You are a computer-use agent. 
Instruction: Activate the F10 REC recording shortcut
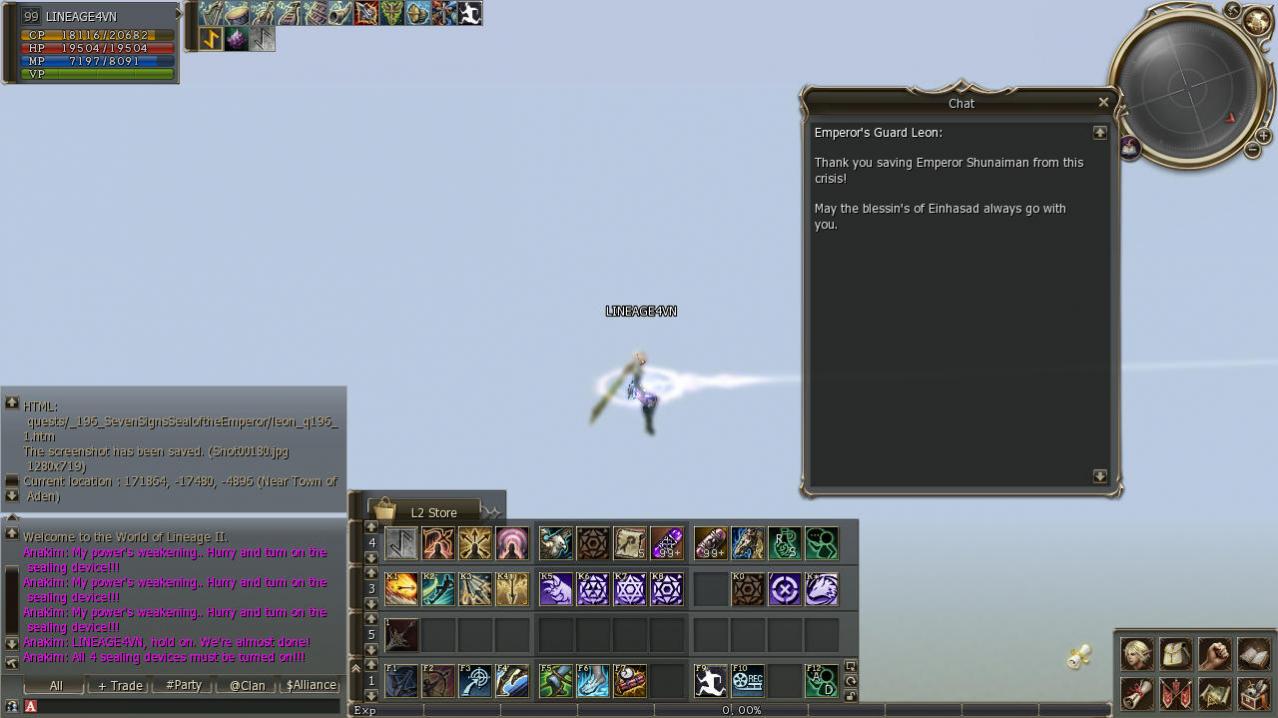point(748,681)
